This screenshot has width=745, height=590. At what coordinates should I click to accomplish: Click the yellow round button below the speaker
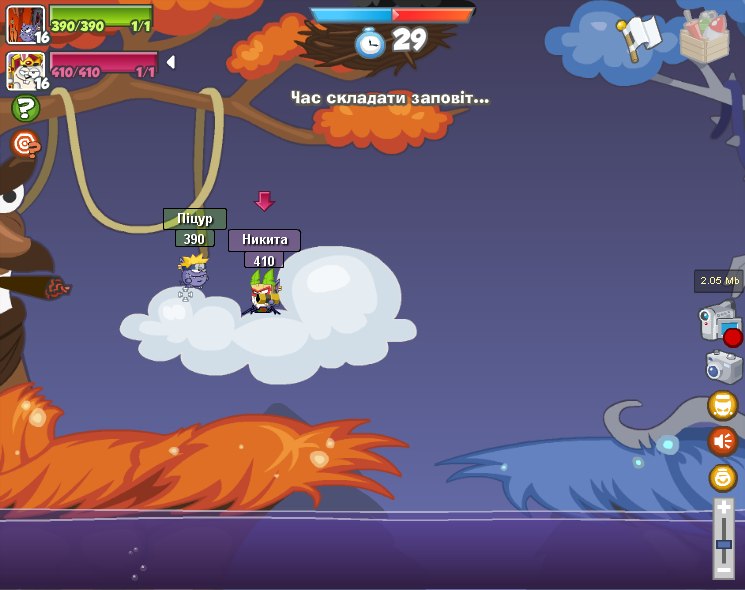pos(723,477)
